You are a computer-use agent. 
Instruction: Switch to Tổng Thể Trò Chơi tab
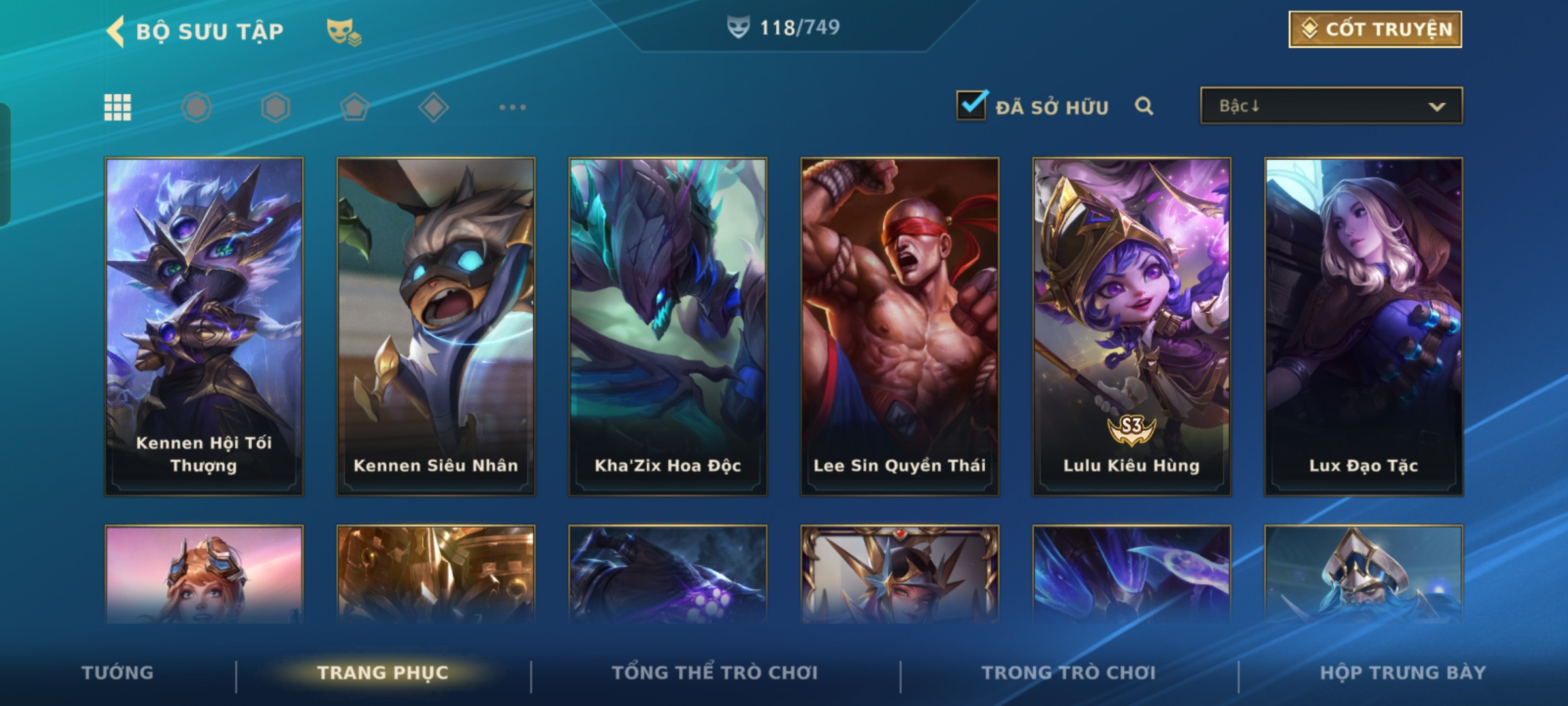click(715, 673)
